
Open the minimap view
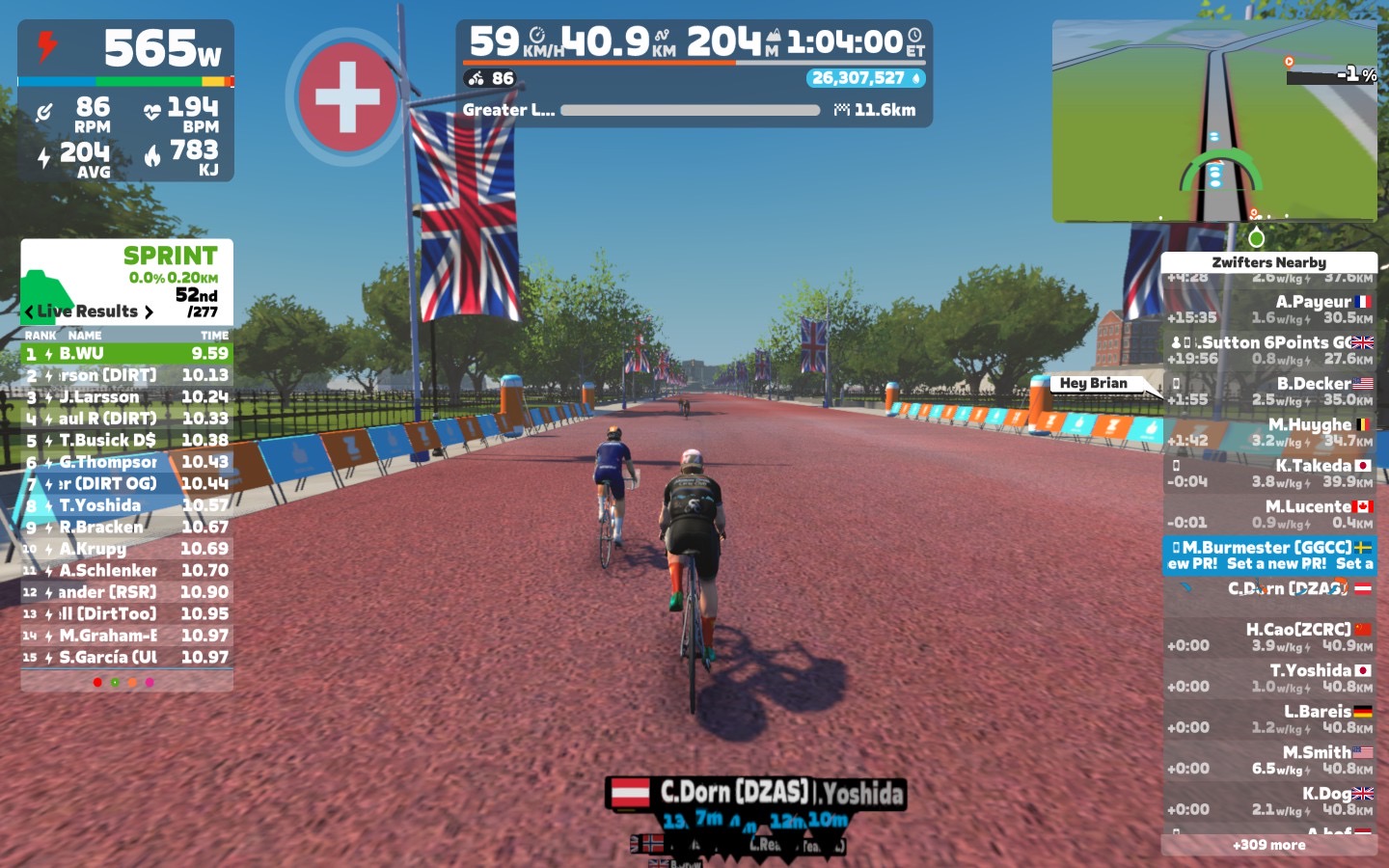pos(1213,122)
